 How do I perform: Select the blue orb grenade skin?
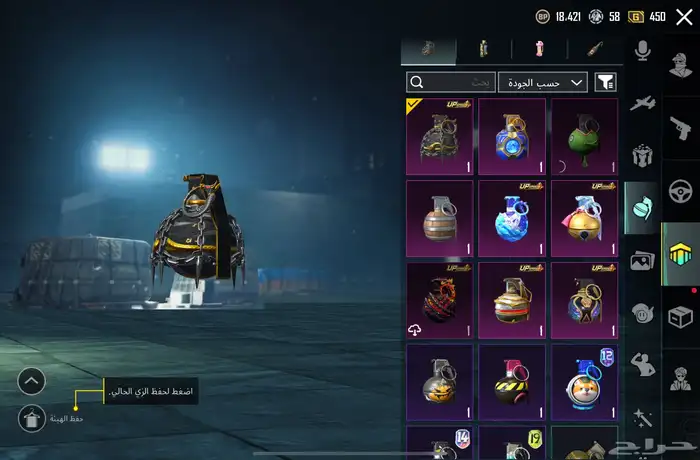[511, 136]
